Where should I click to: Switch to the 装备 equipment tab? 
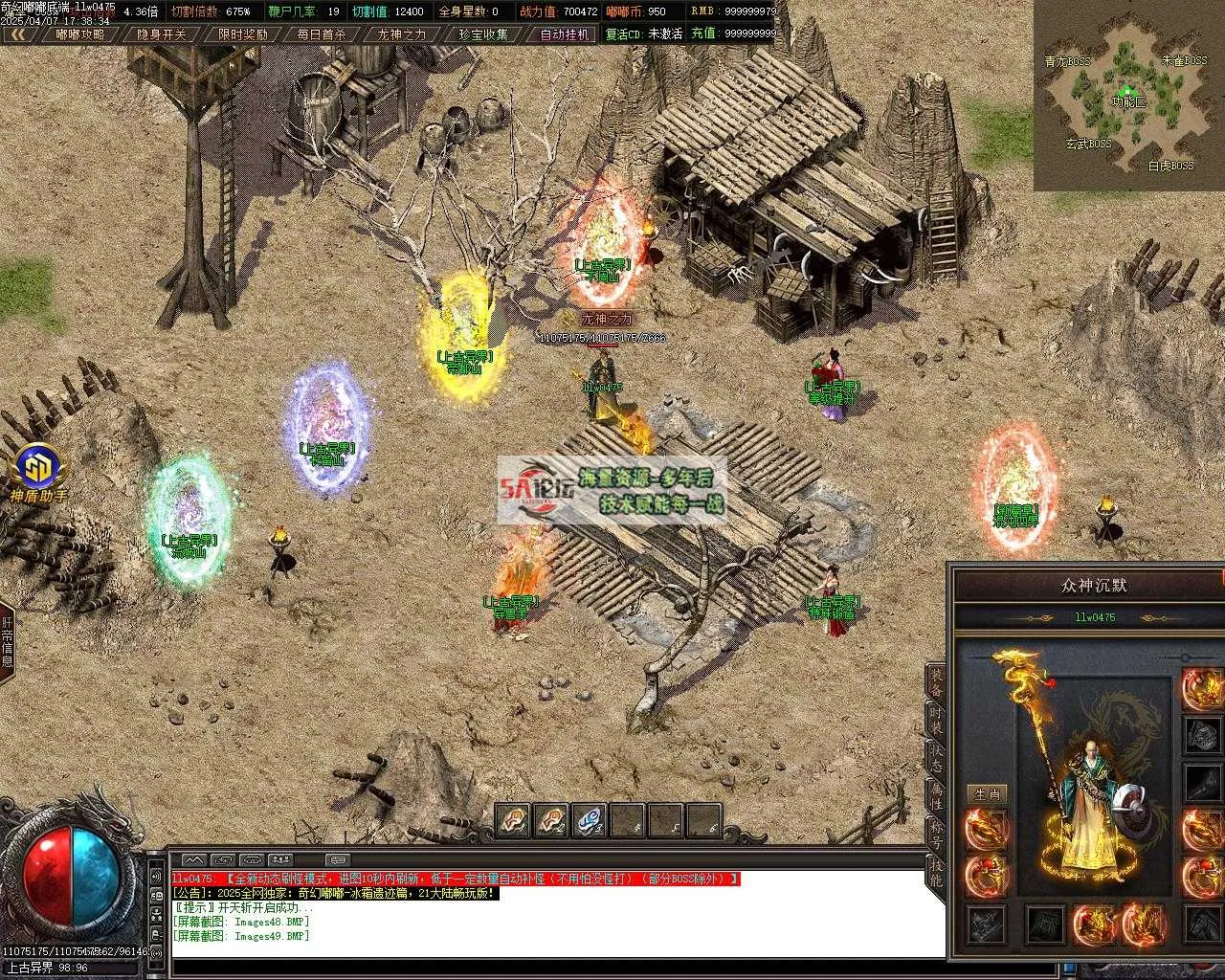tap(935, 681)
